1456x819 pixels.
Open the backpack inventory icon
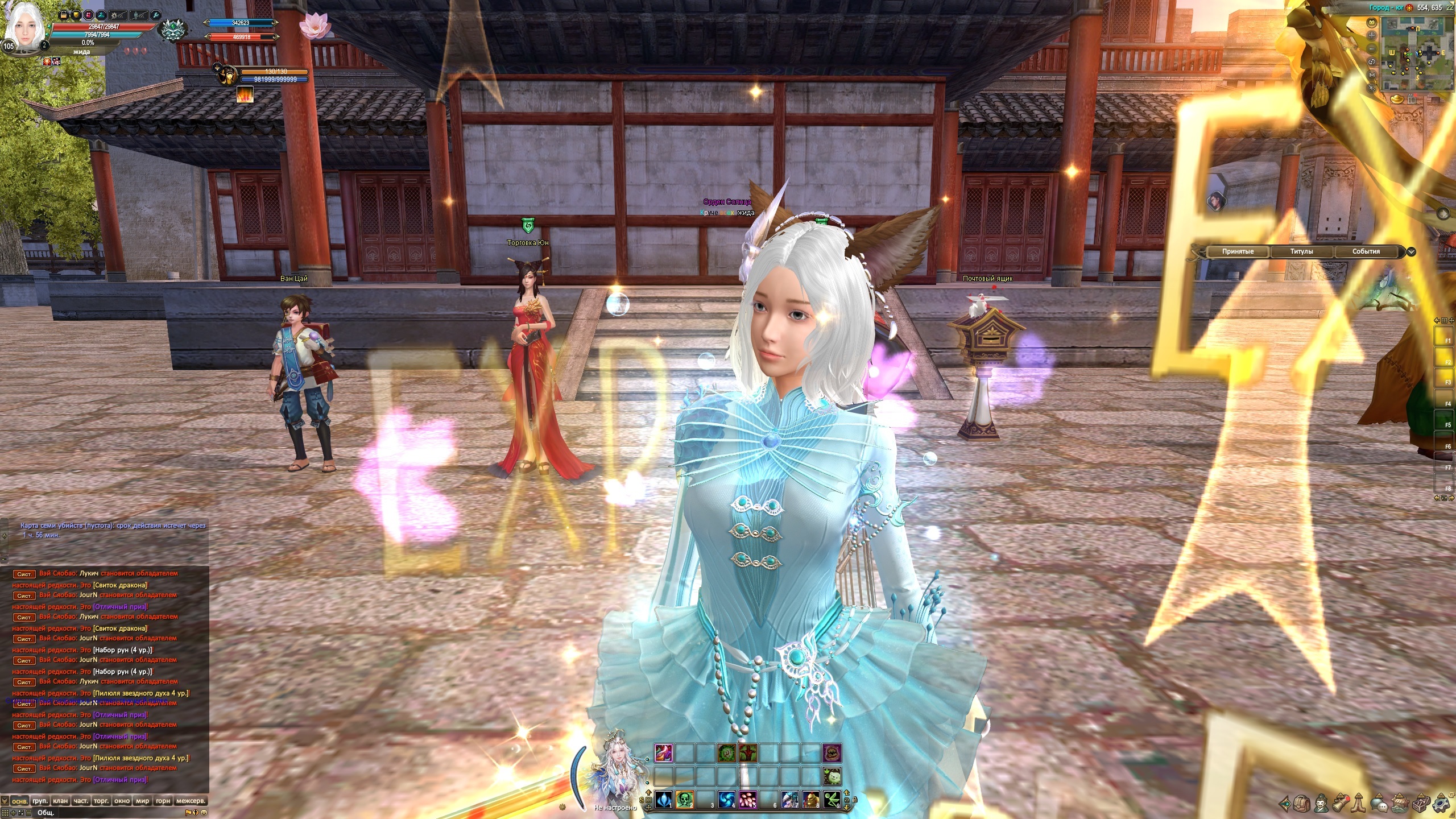tap(1303, 804)
